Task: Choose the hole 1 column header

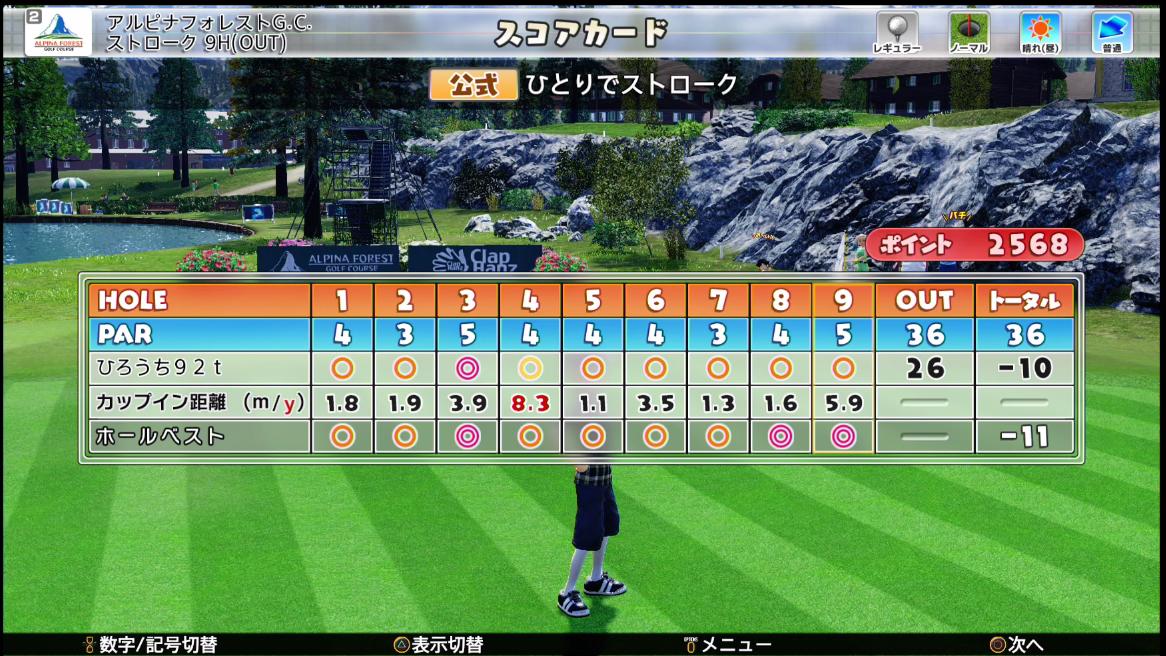Action: [342, 300]
